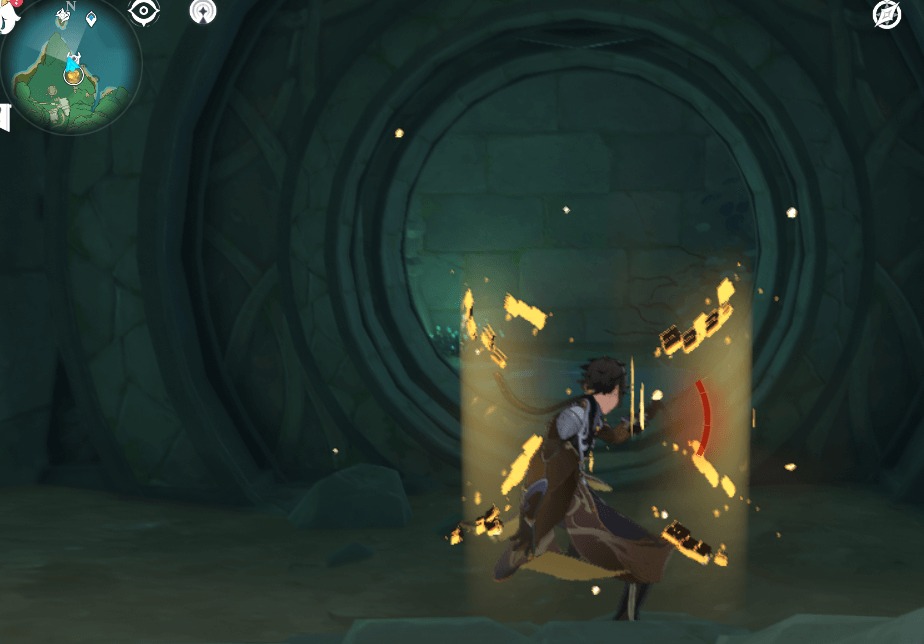Open the compass star icon
Screen dimensions: 924x644
click(x=887, y=14)
